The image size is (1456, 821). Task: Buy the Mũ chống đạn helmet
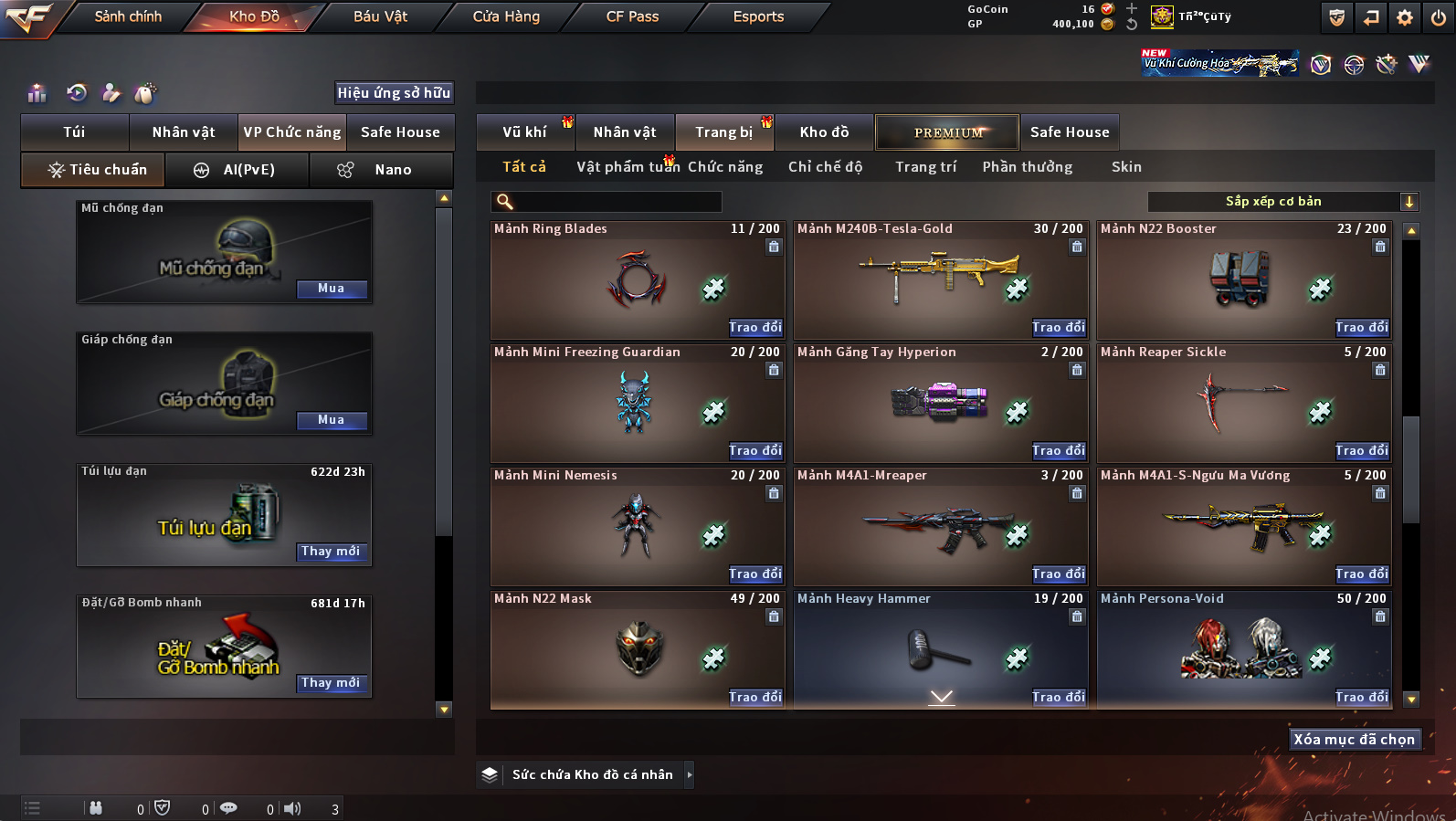tap(332, 289)
